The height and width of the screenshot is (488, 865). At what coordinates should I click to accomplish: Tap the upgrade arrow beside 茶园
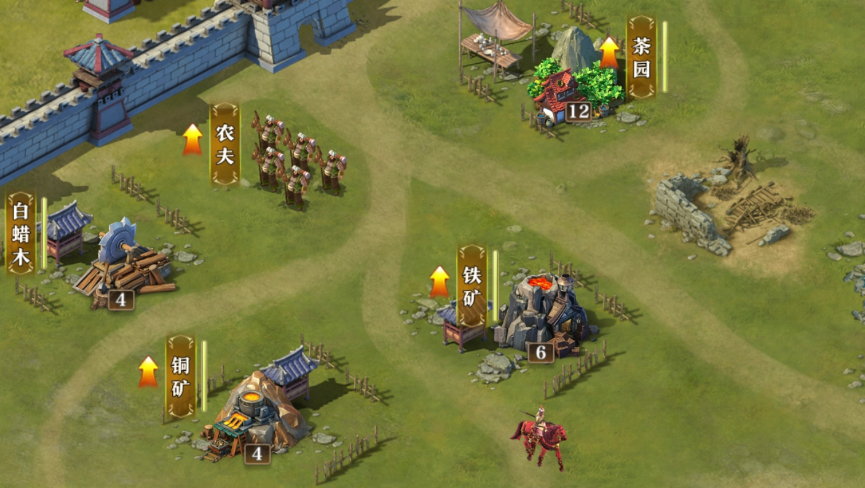(x=609, y=52)
